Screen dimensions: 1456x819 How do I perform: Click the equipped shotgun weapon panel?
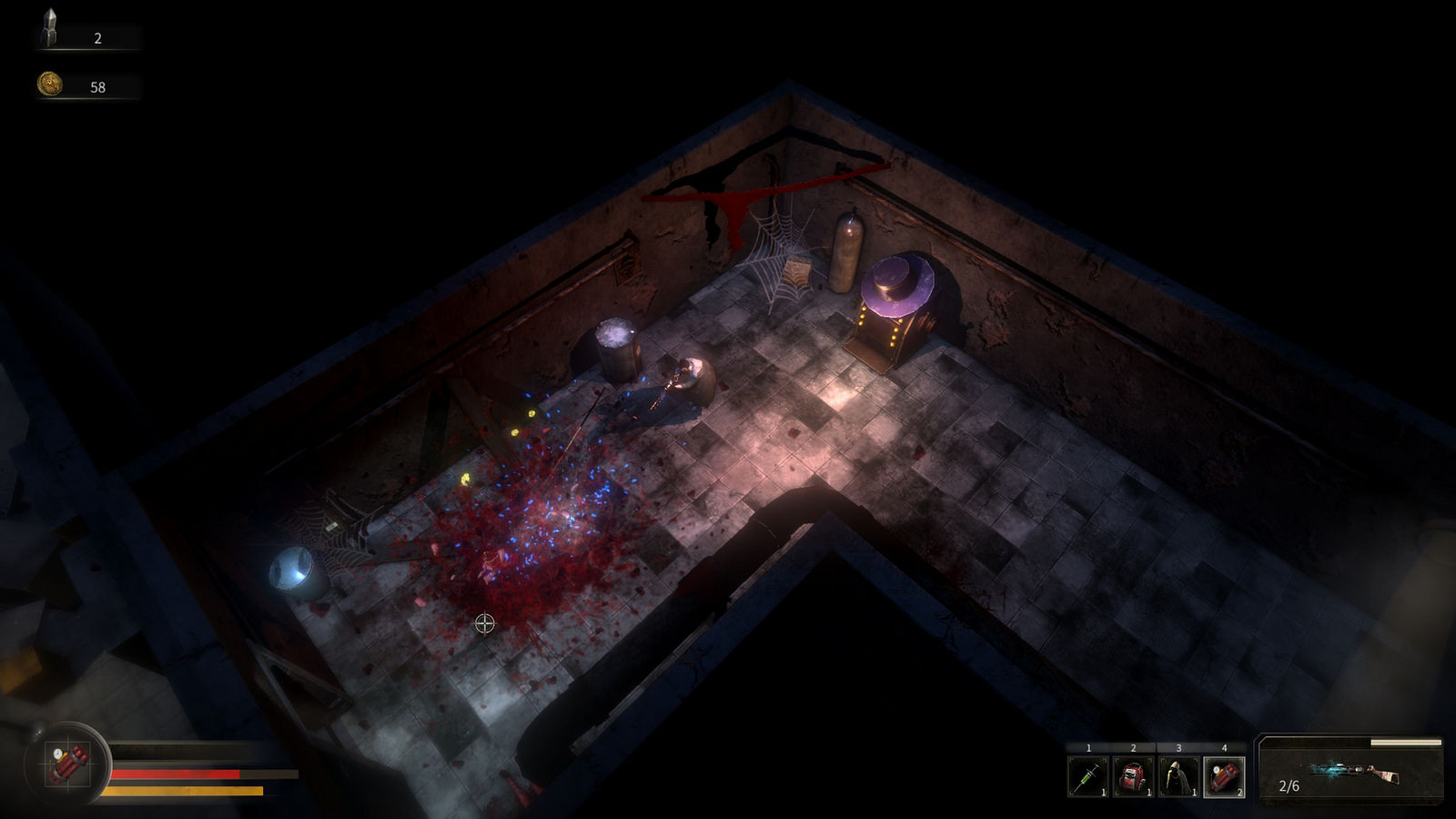pos(1350,772)
